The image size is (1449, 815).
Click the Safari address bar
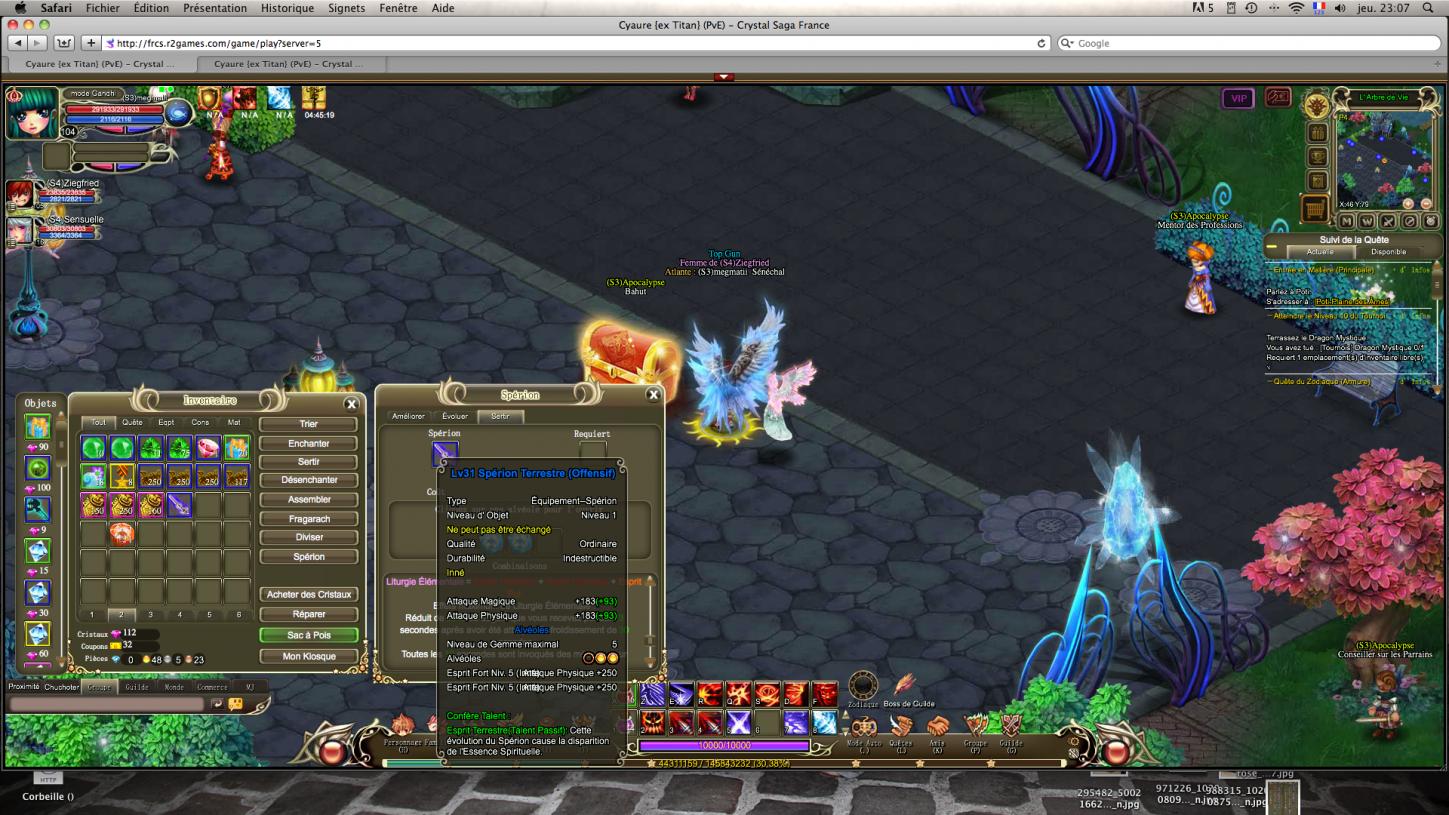click(570, 43)
